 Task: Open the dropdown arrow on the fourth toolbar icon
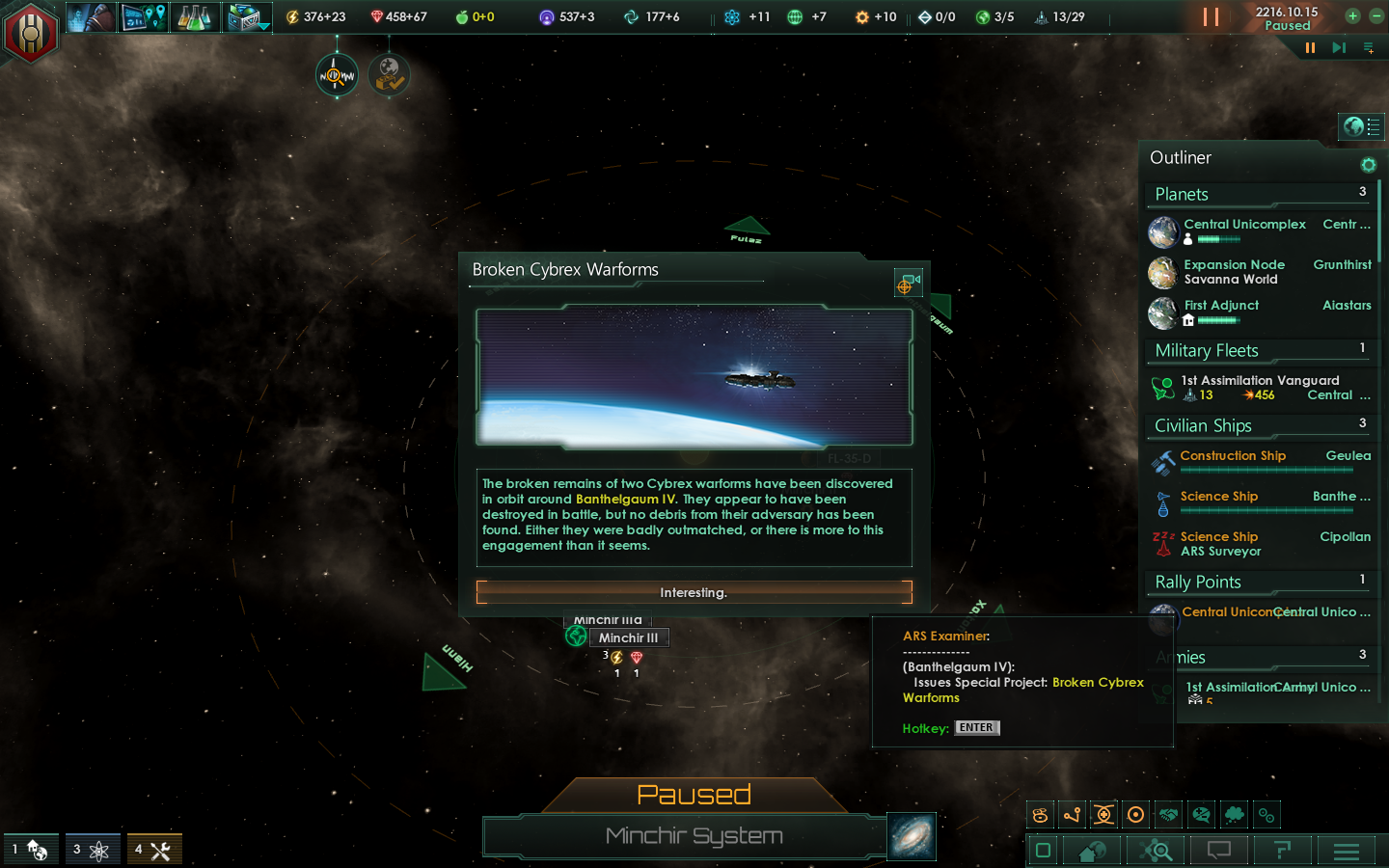pyautogui.click(x=263, y=26)
